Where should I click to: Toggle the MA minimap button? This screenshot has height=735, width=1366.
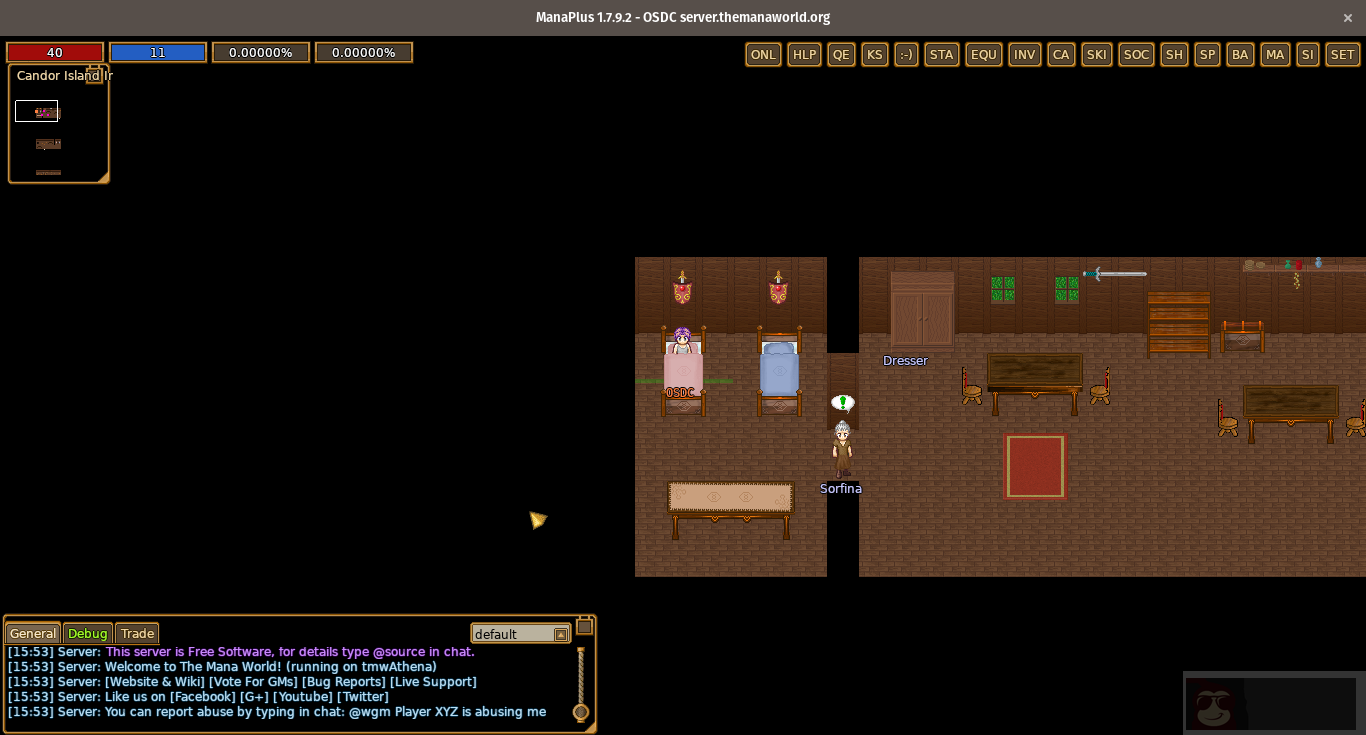click(1275, 55)
